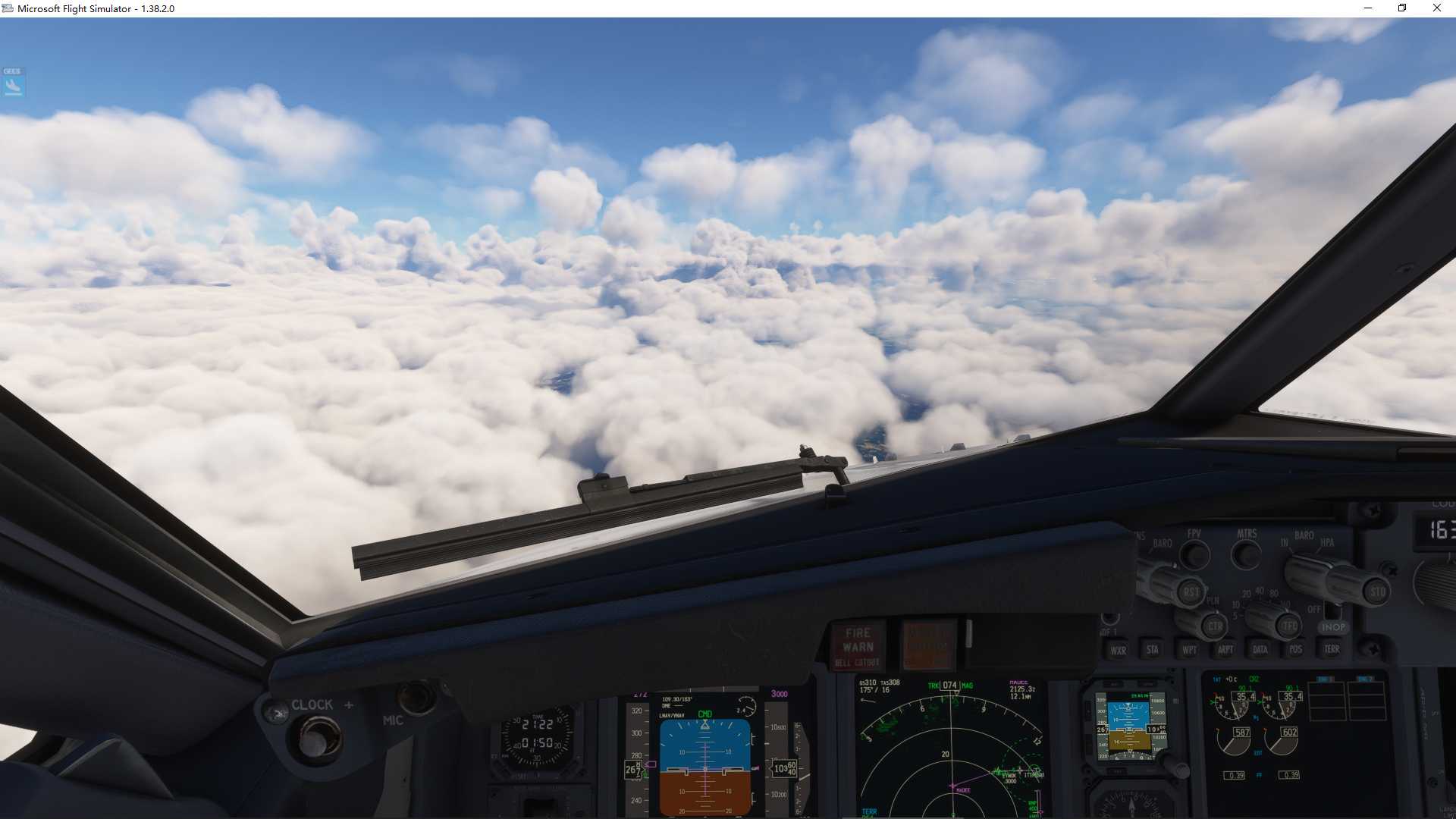The image size is (1456, 819).
Task: Select the WXR weather radar button on EFIS panel
Action: click(x=1119, y=650)
